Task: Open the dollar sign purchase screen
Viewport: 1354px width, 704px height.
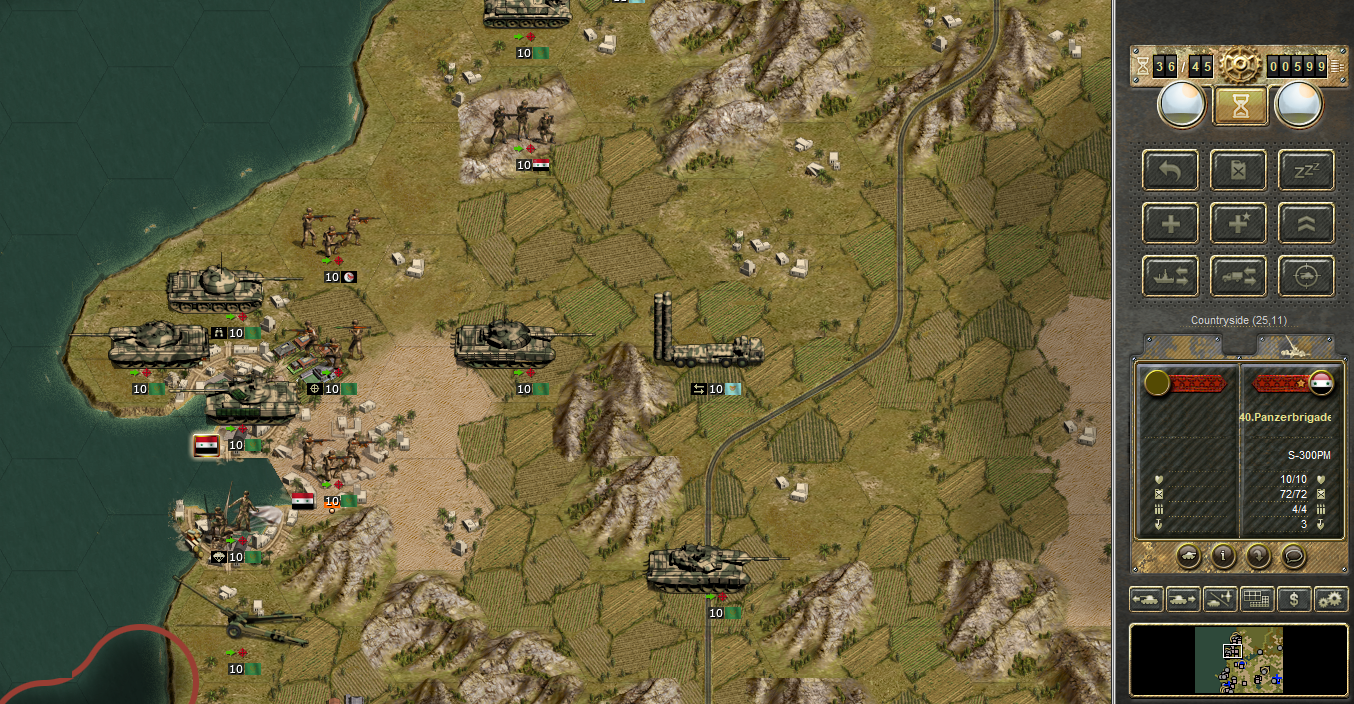Action: 1294,599
